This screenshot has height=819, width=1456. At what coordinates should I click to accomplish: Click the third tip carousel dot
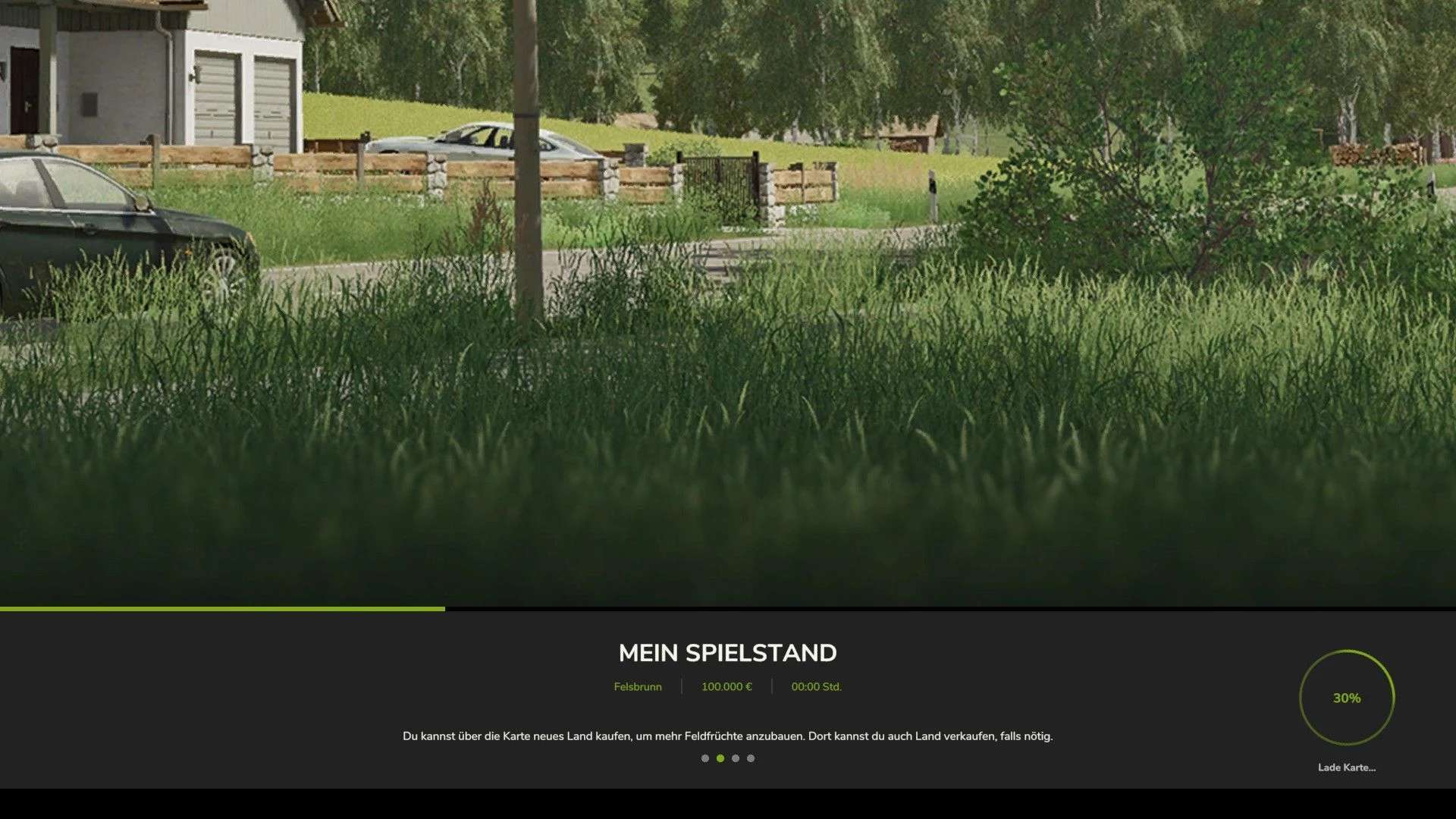[x=736, y=758]
